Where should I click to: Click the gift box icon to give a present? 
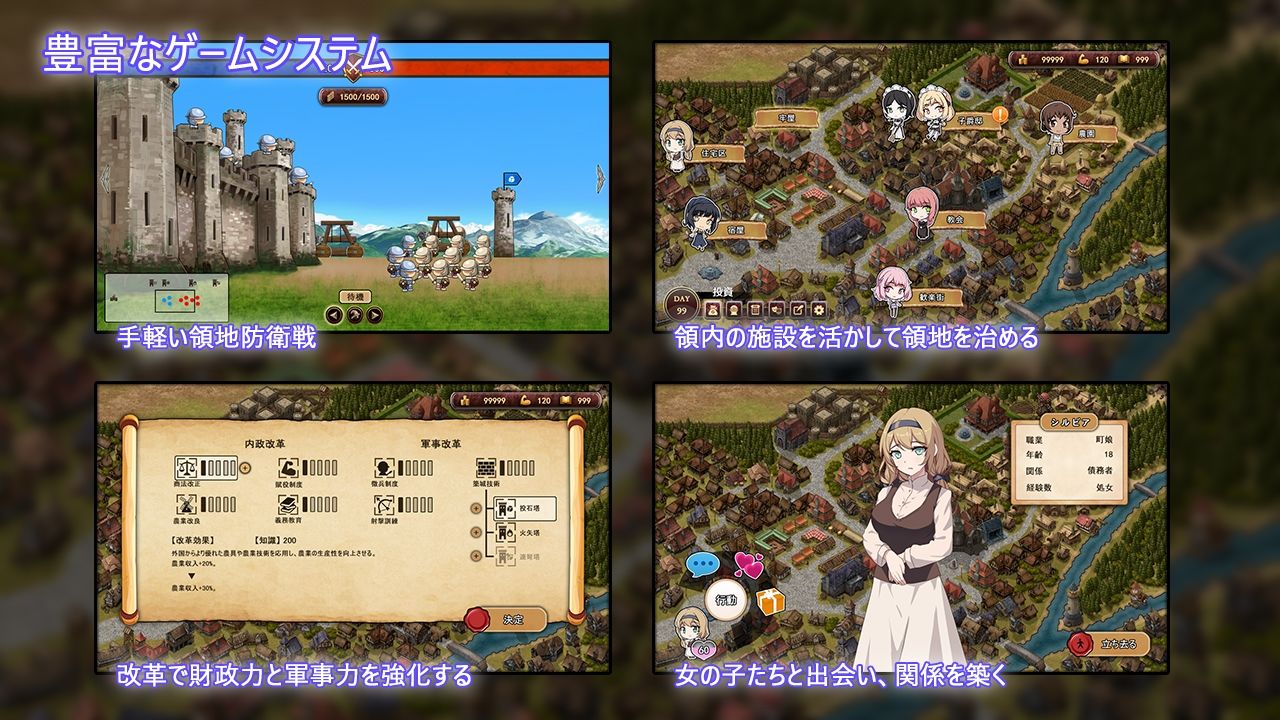tap(768, 602)
